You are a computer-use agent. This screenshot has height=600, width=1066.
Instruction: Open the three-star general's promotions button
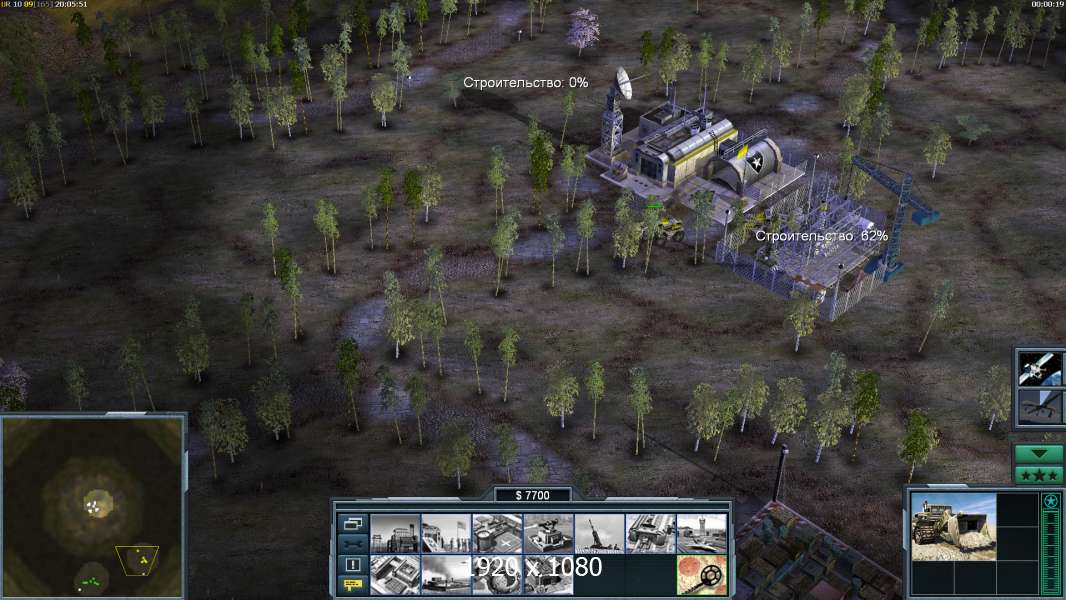(x=1039, y=475)
